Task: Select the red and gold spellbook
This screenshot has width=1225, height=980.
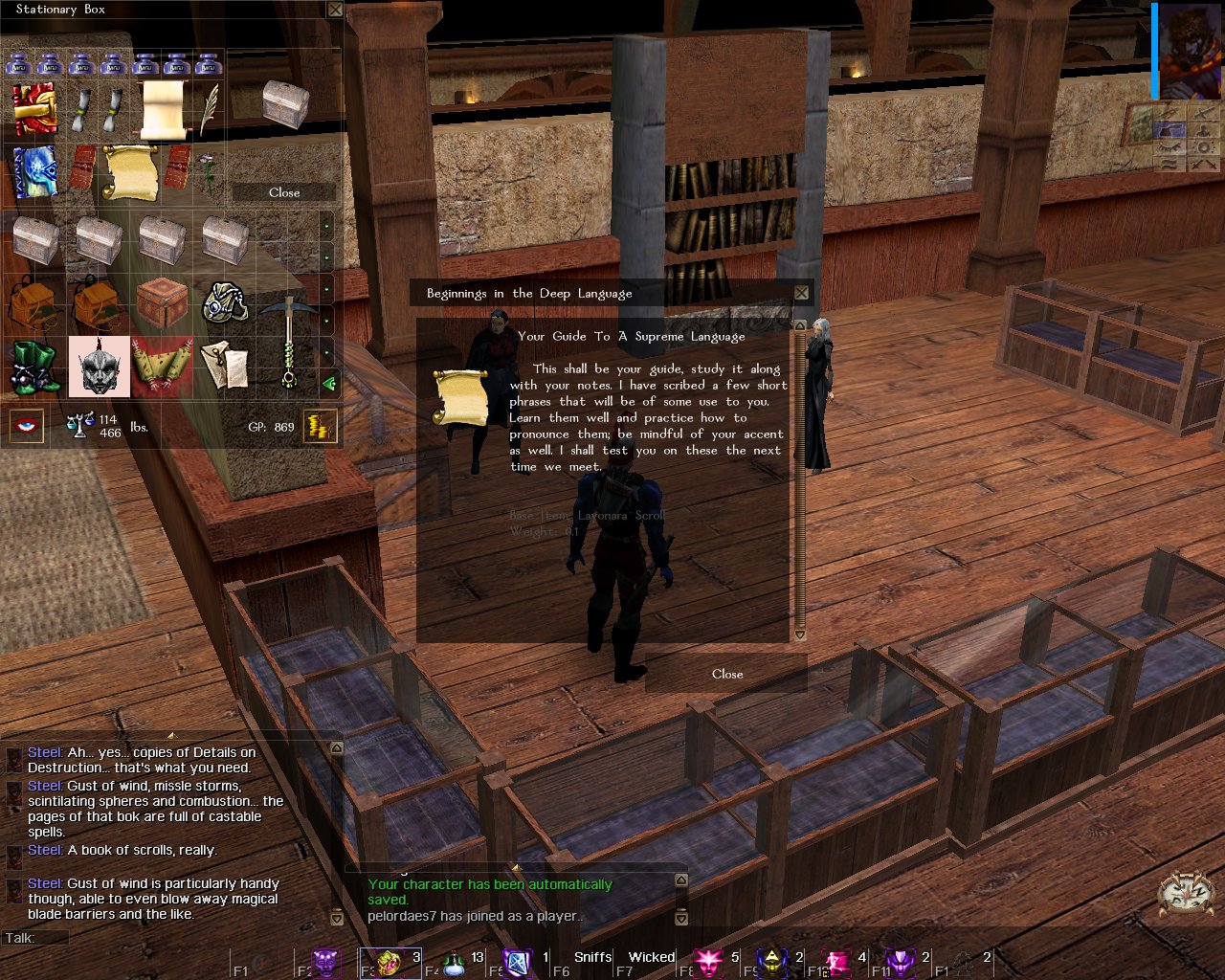Action: click(x=35, y=109)
